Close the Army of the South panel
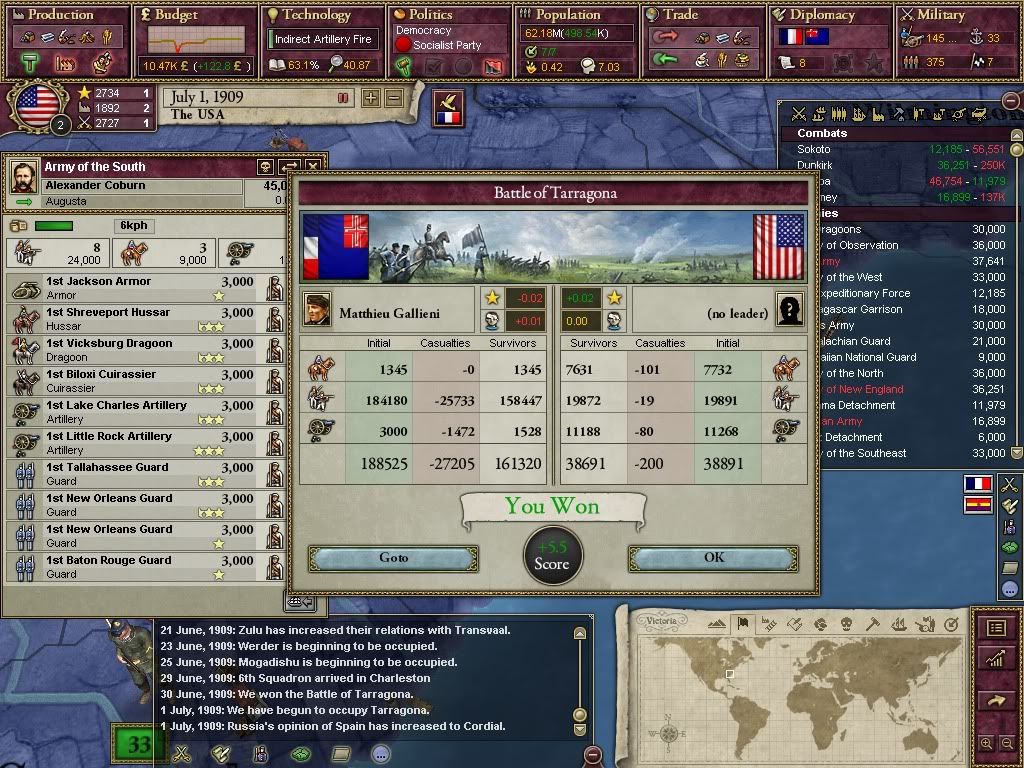Screen dimensions: 1024x768 point(313,167)
